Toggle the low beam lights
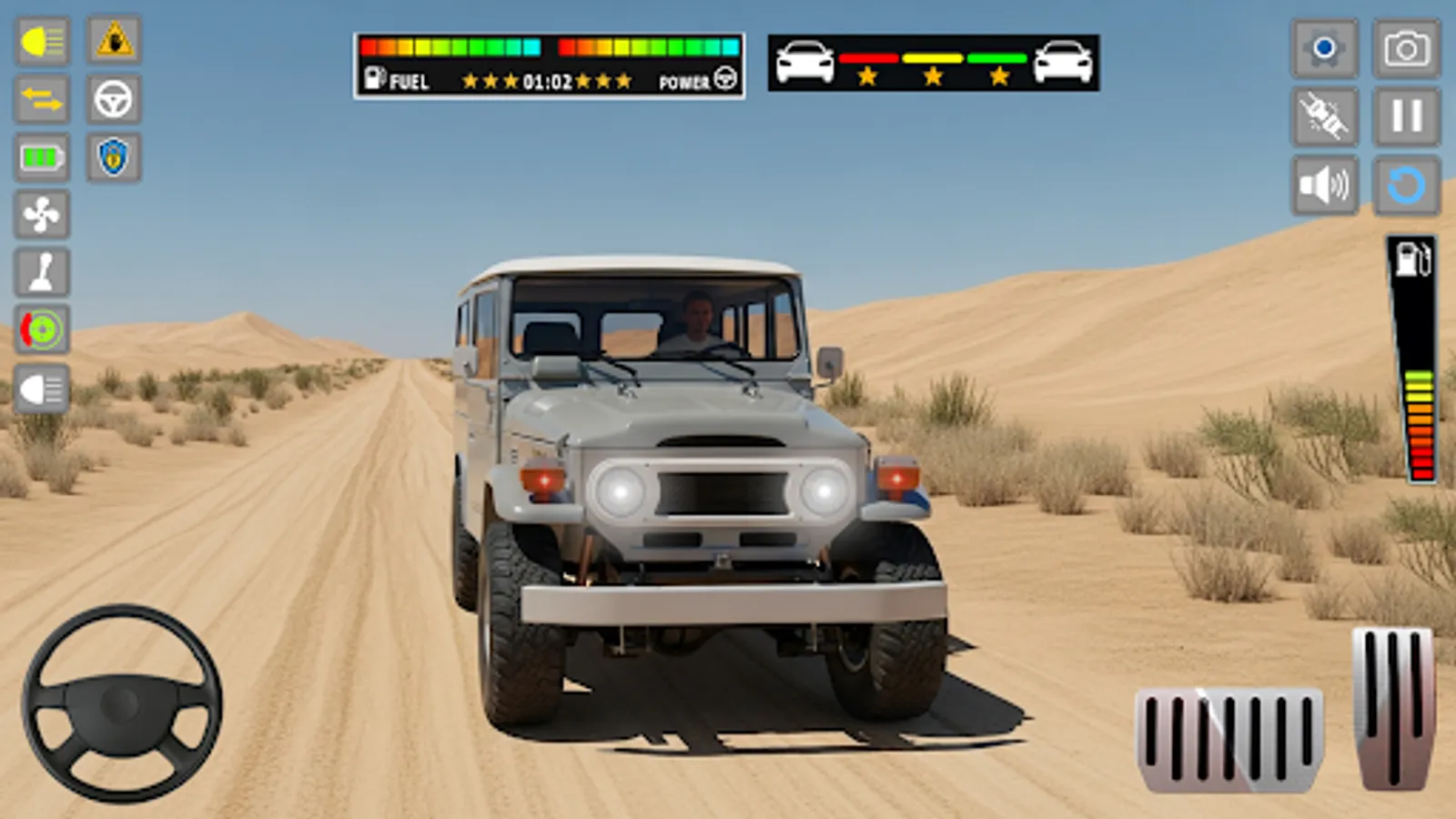The image size is (1456, 819). click(40, 388)
